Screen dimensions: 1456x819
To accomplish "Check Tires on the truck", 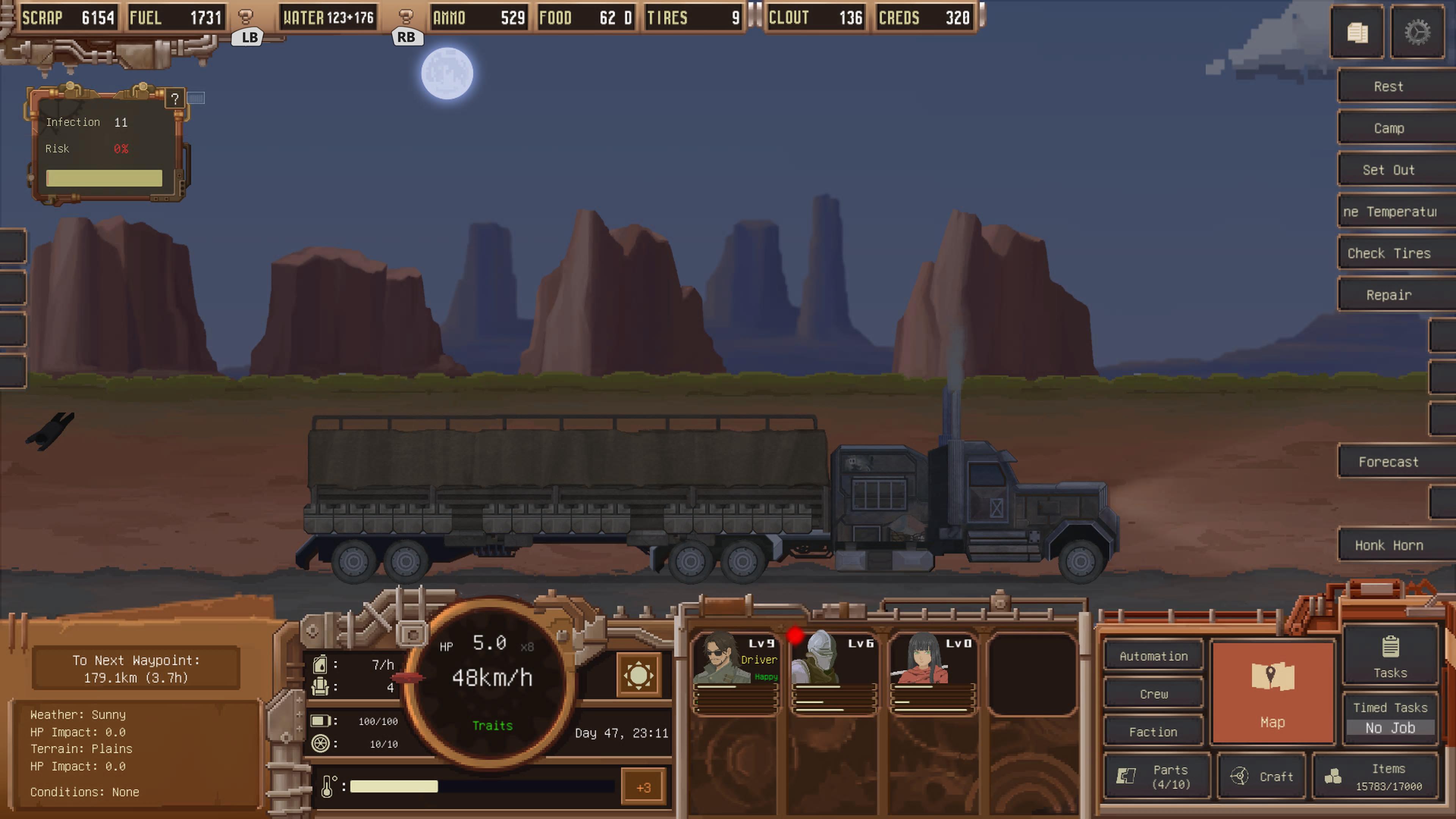I will click(x=1388, y=253).
